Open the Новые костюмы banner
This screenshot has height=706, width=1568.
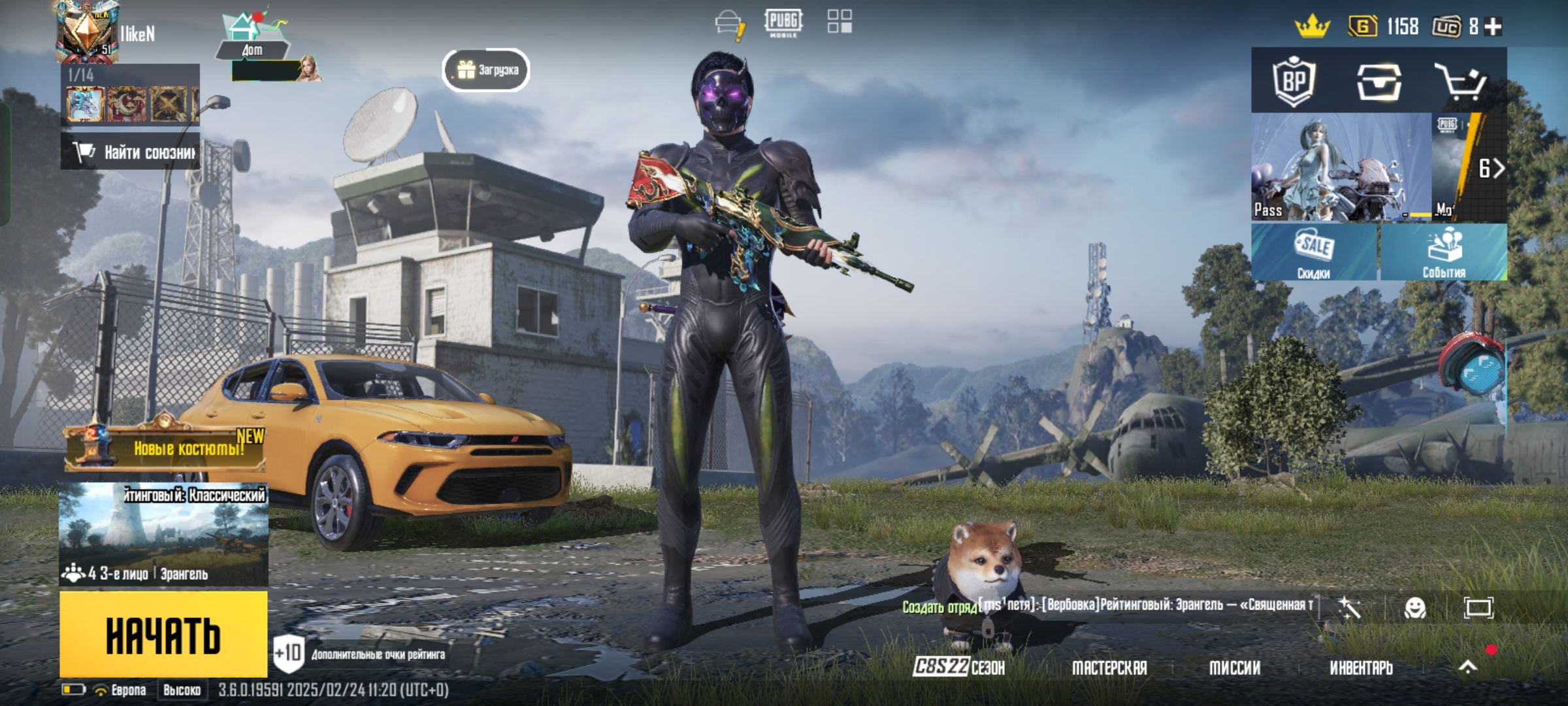(x=167, y=448)
